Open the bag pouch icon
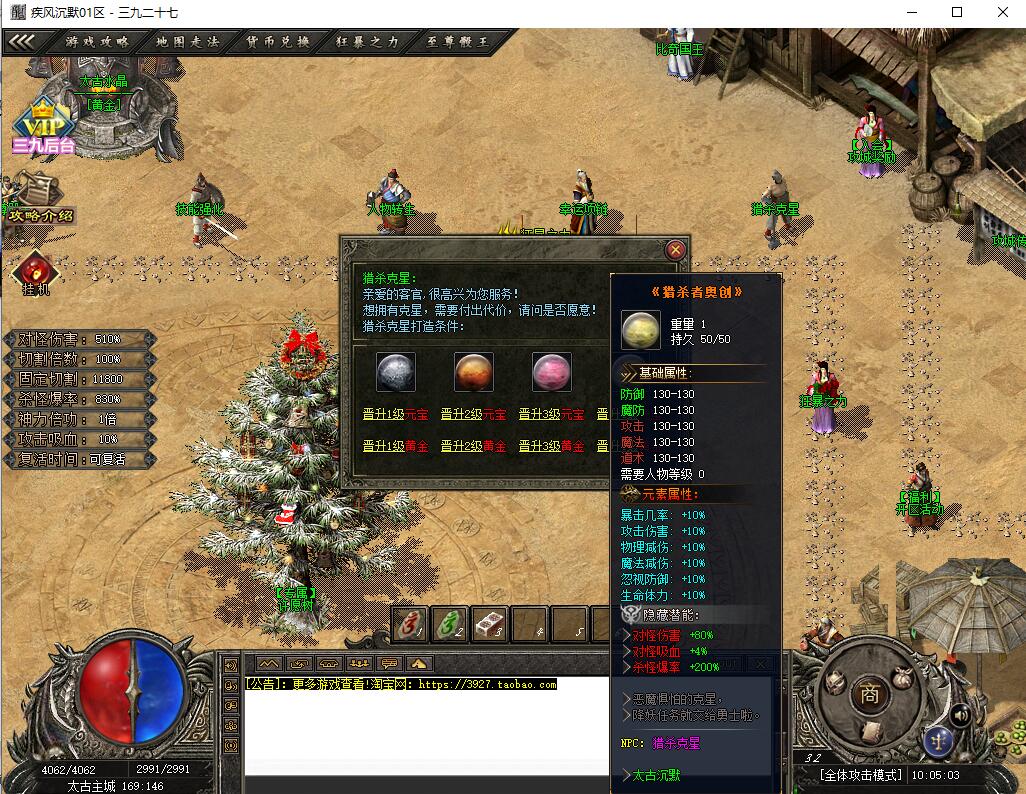1026x794 pixels. click(903, 676)
